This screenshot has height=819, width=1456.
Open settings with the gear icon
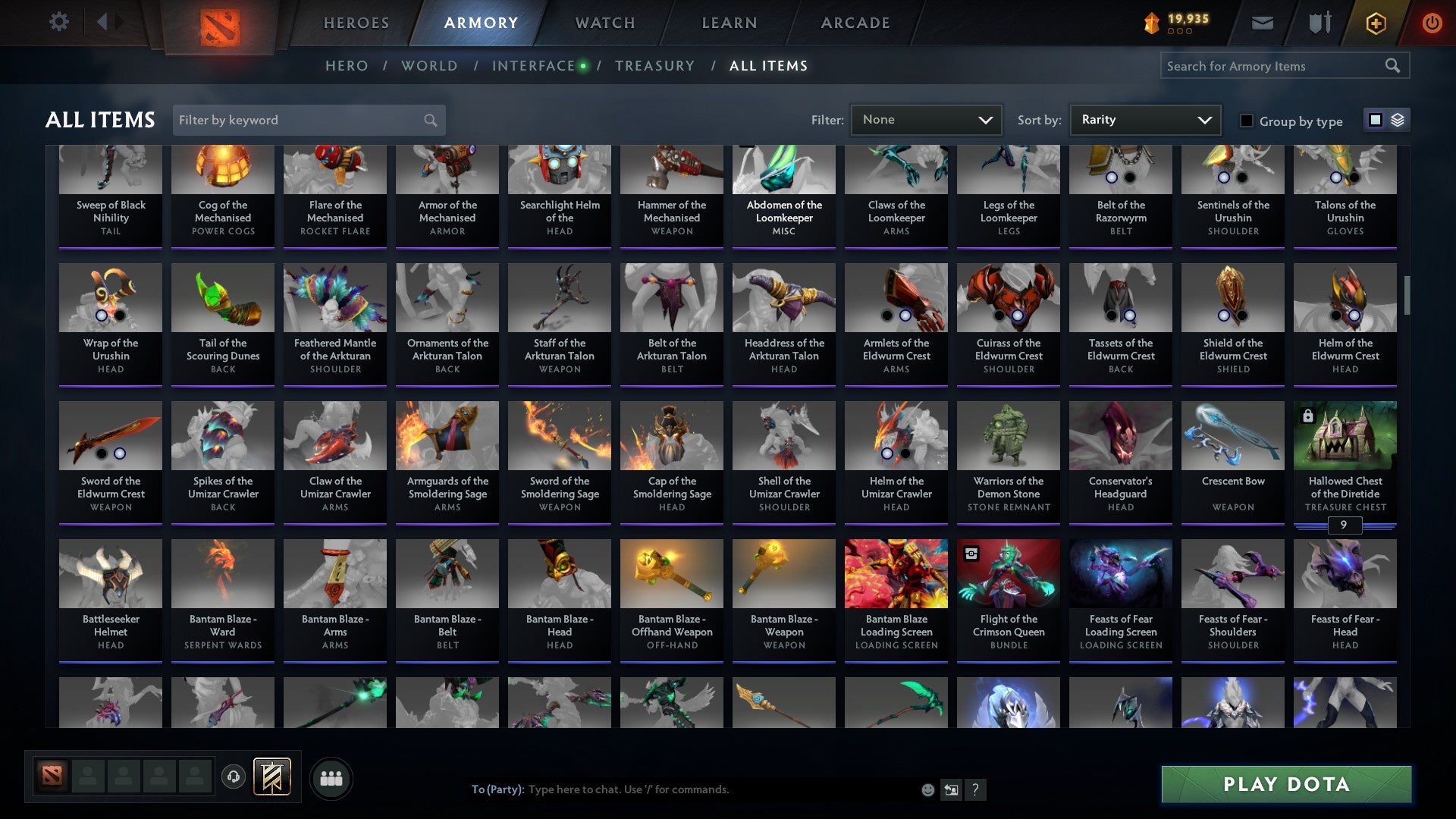tap(59, 22)
